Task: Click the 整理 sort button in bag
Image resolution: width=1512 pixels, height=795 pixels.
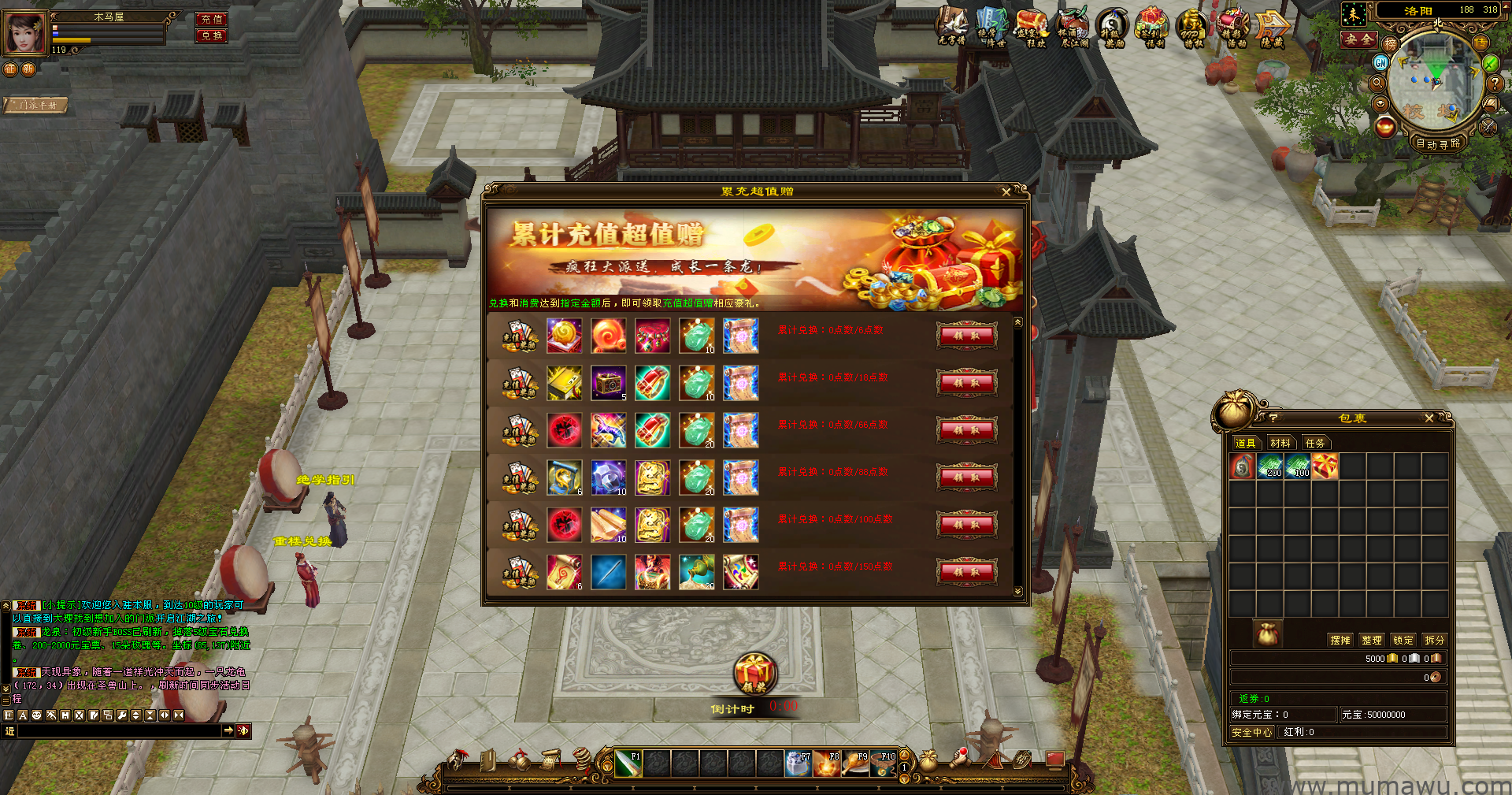Action: 1372,640
